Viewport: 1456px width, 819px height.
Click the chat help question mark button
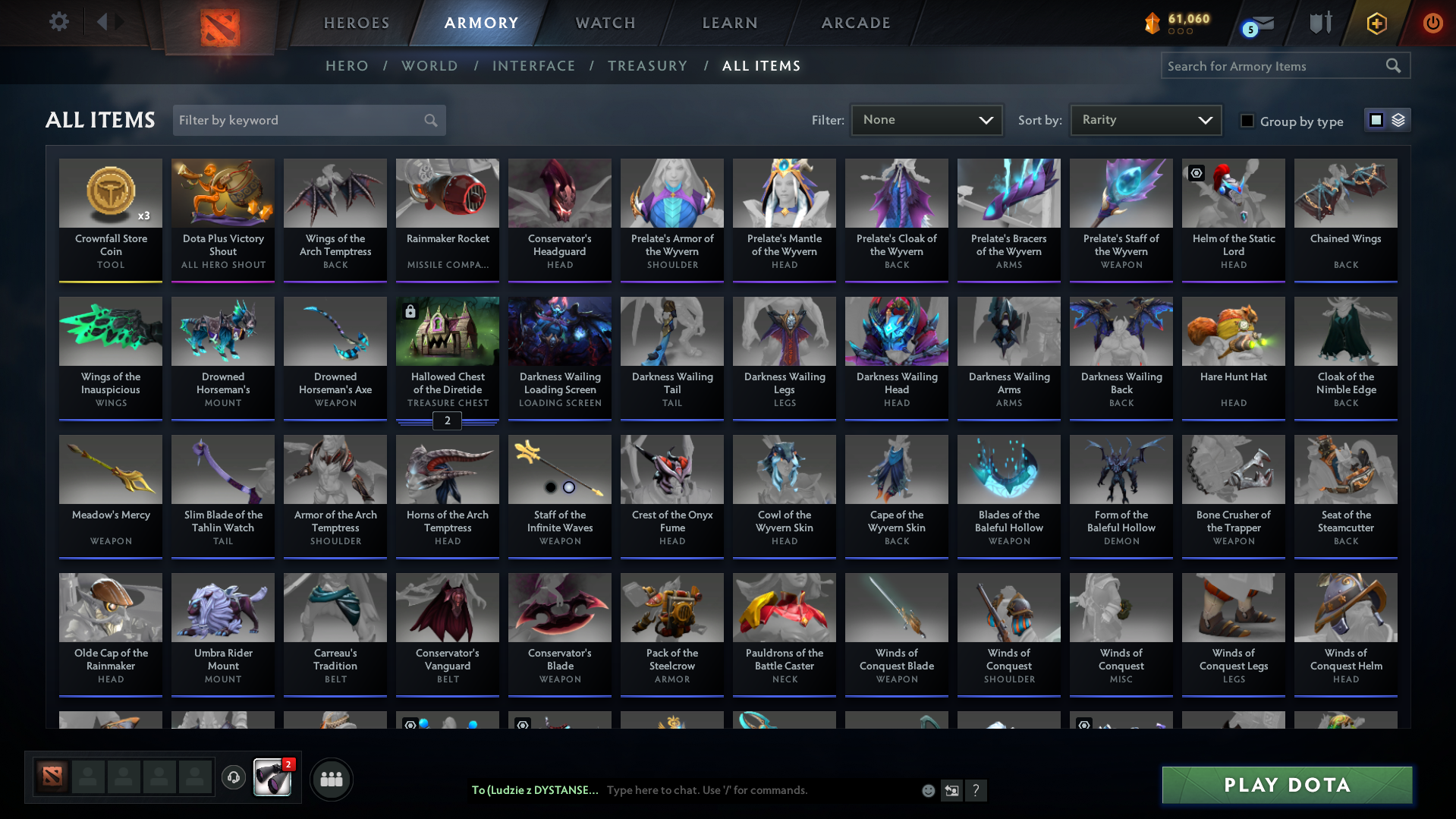point(976,790)
